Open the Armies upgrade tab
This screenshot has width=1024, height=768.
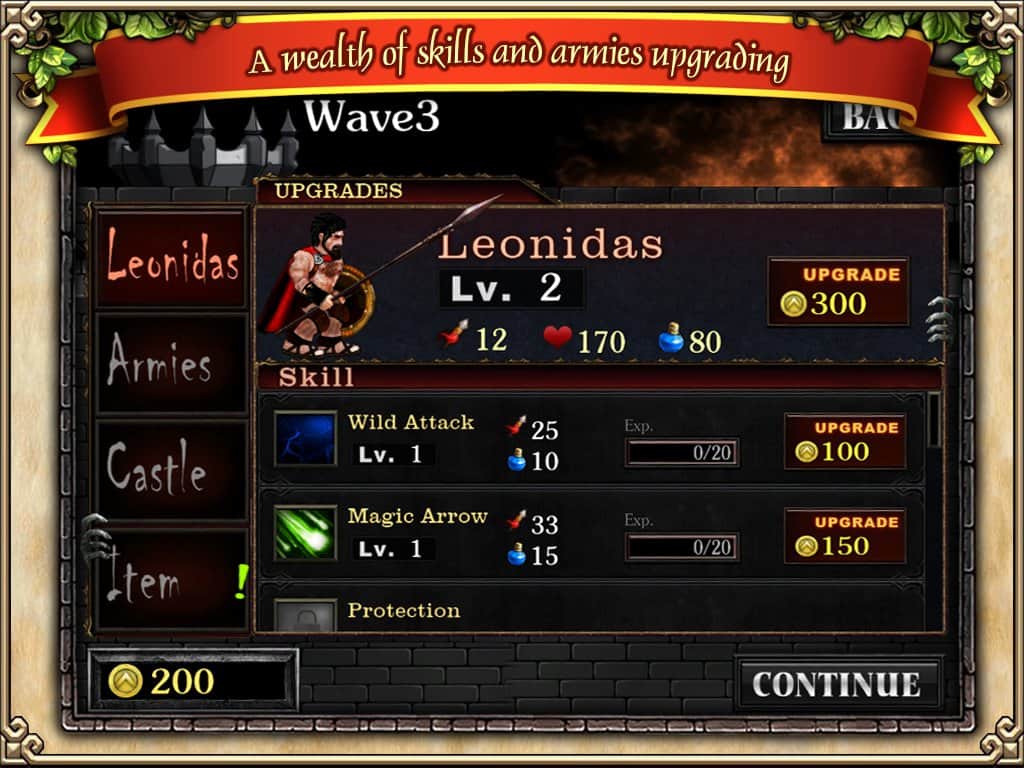(x=172, y=363)
